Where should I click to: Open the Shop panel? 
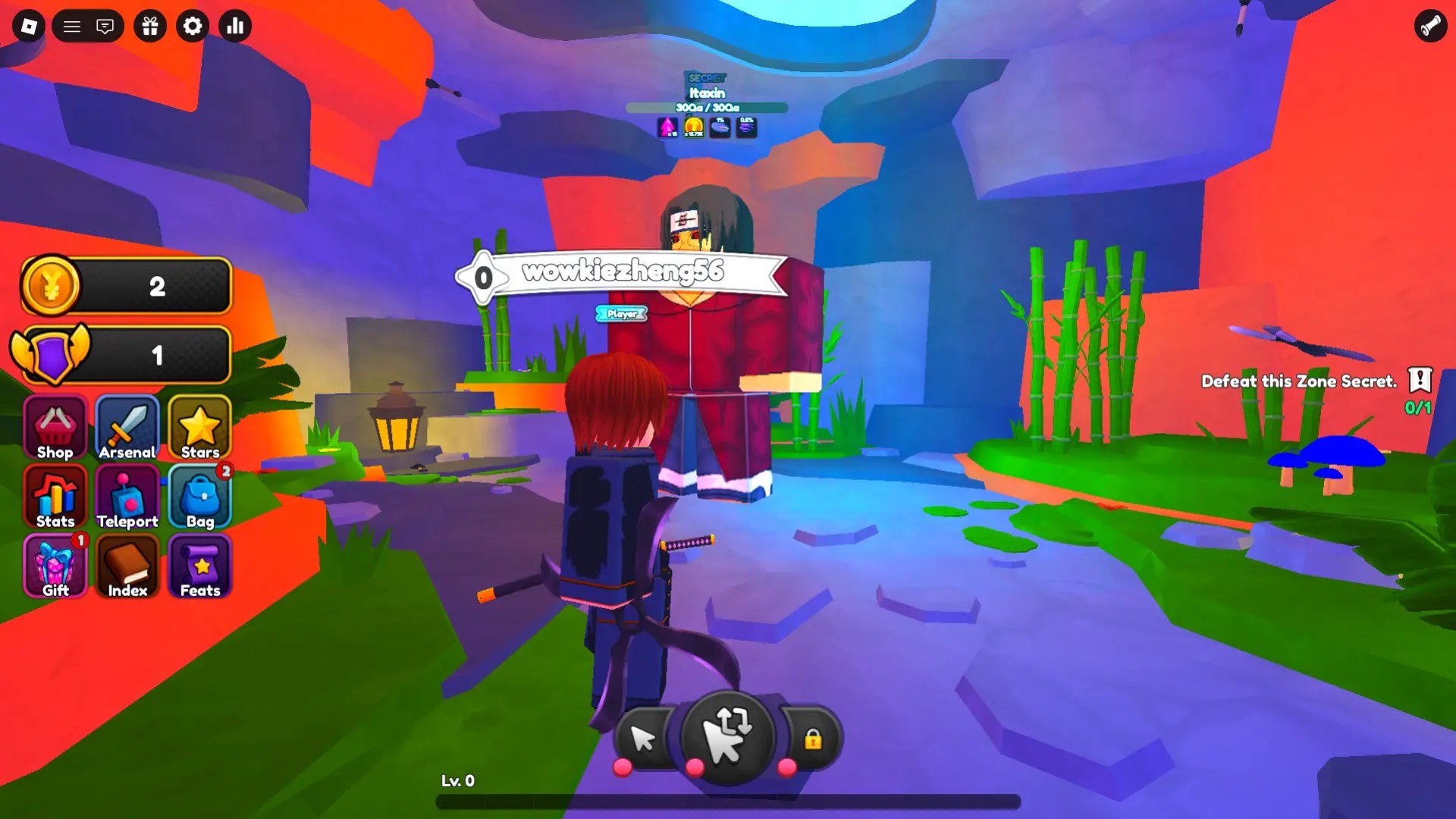click(54, 427)
